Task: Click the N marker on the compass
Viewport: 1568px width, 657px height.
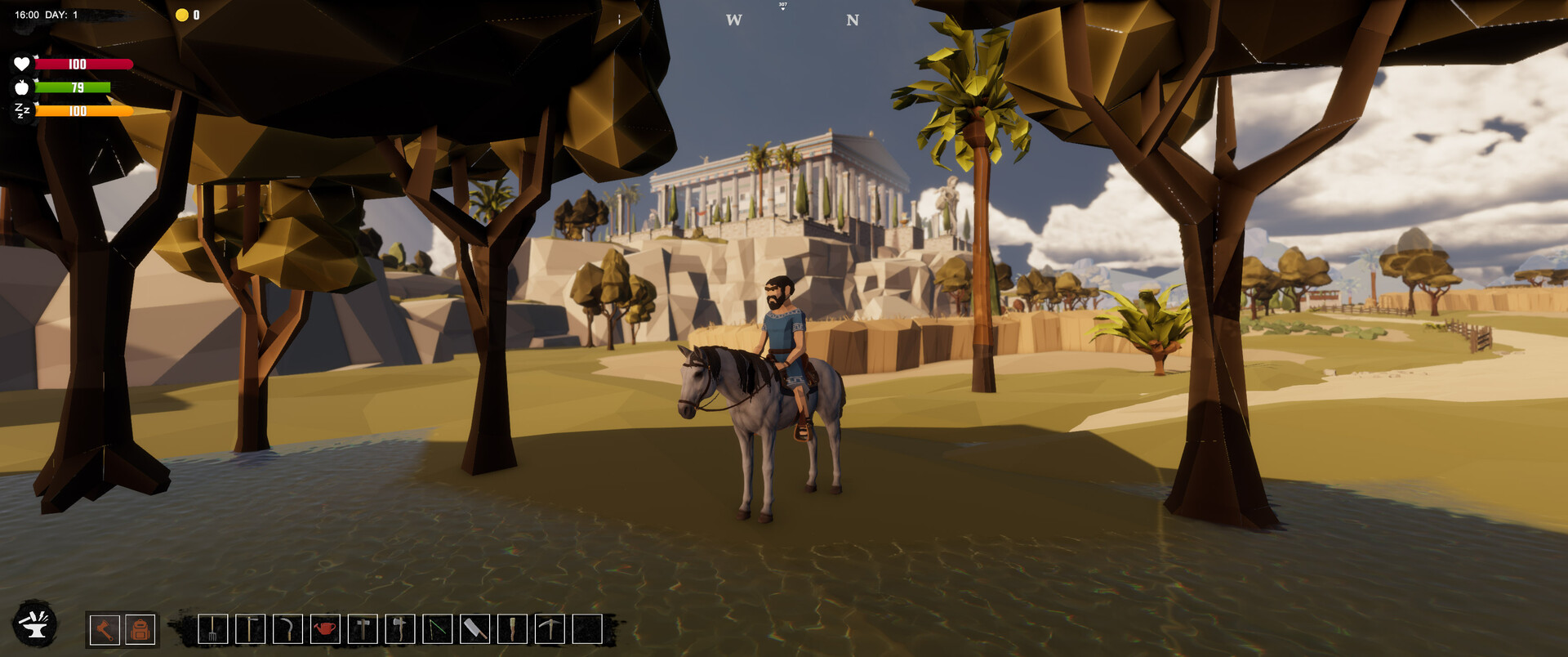Action: (853, 18)
